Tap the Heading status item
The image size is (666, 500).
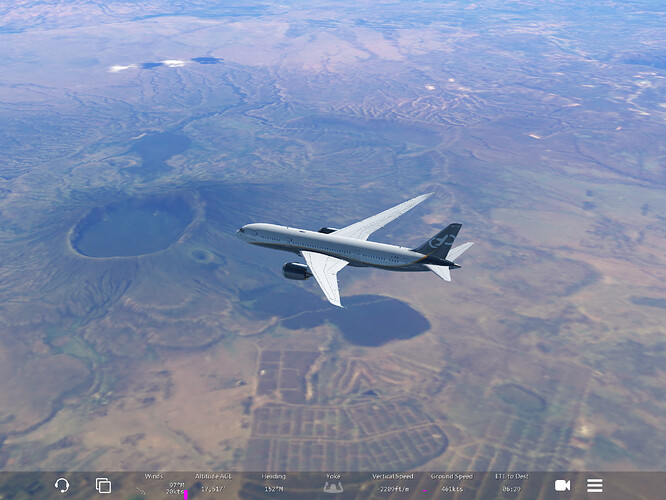coord(273,484)
